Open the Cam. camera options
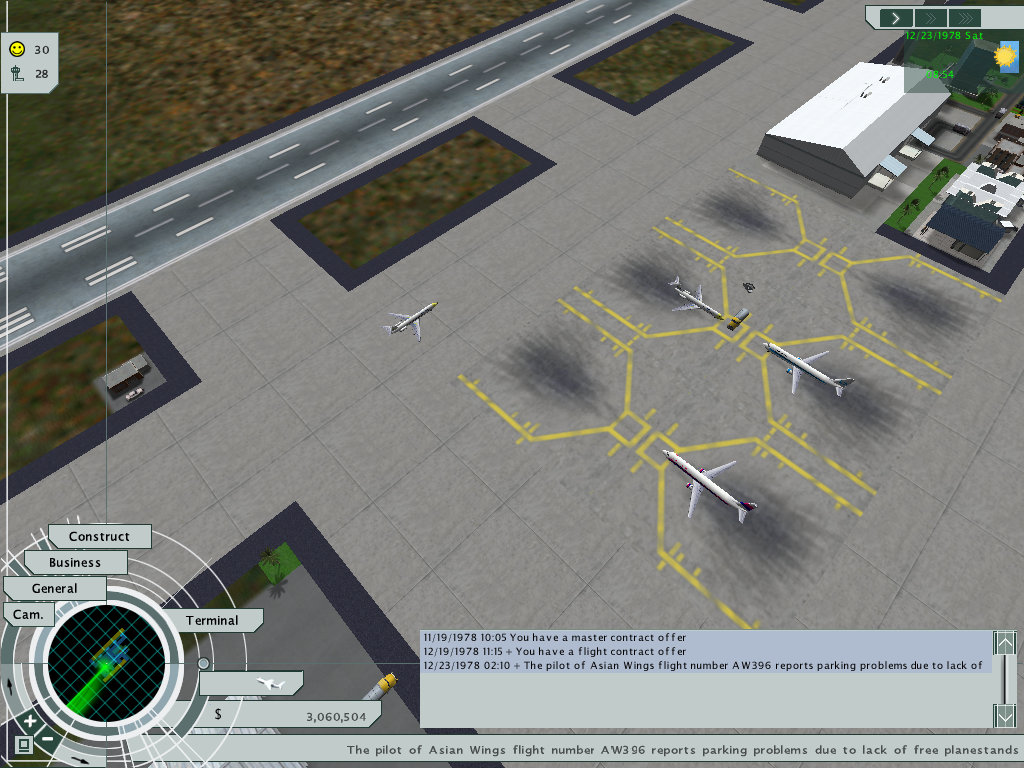 pos(28,614)
